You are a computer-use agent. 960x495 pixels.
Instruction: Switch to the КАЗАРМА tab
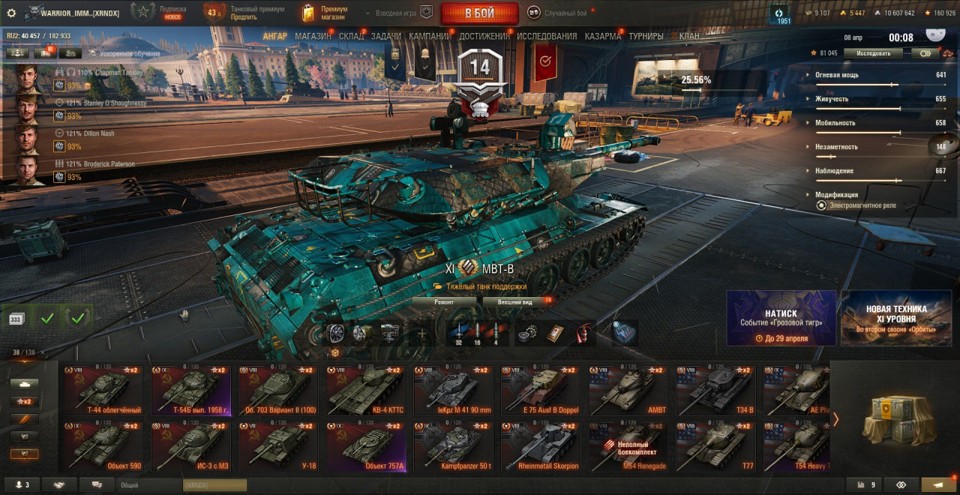pos(603,37)
